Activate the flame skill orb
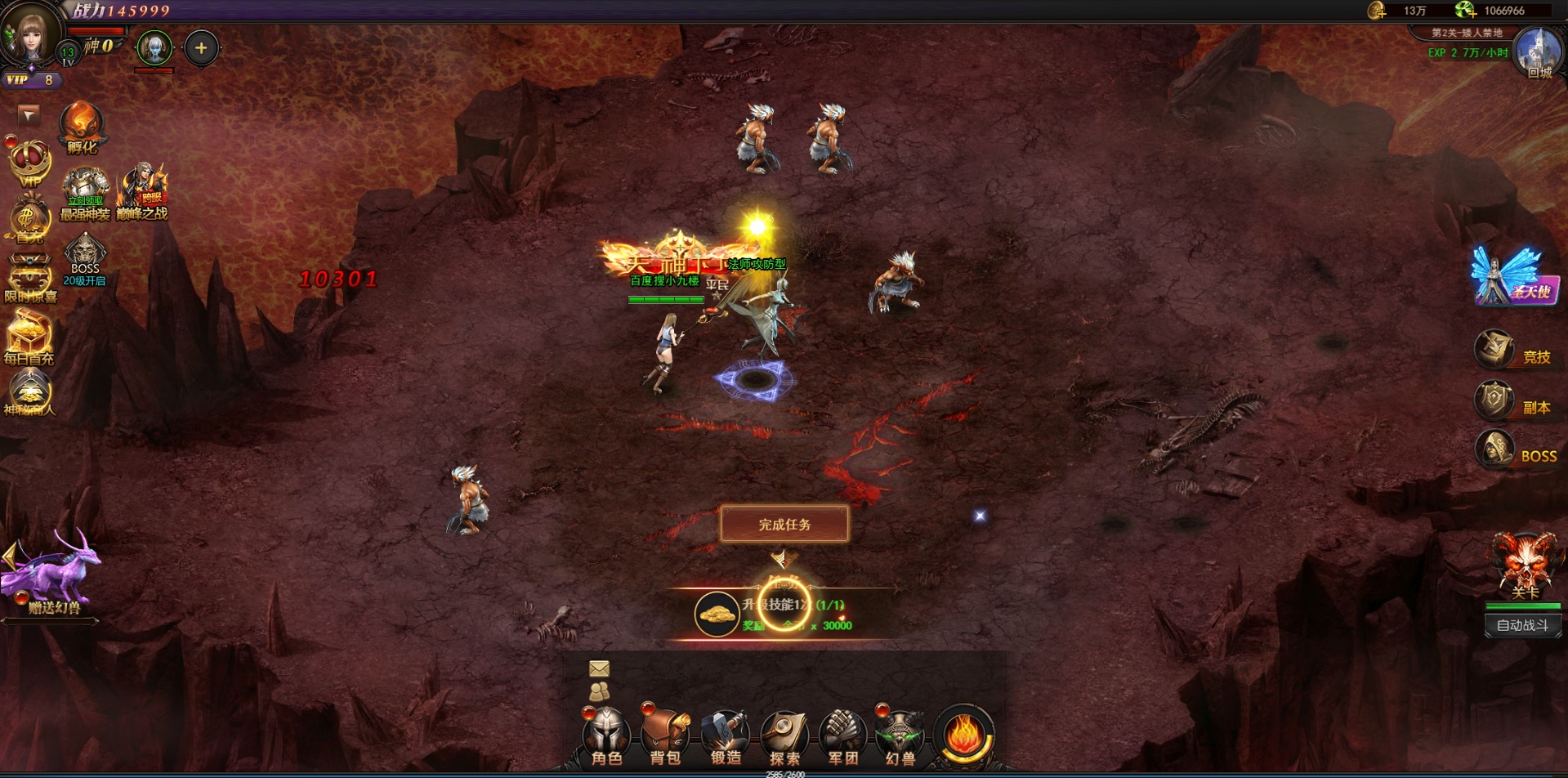This screenshot has width=1568, height=778. click(964, 735)
